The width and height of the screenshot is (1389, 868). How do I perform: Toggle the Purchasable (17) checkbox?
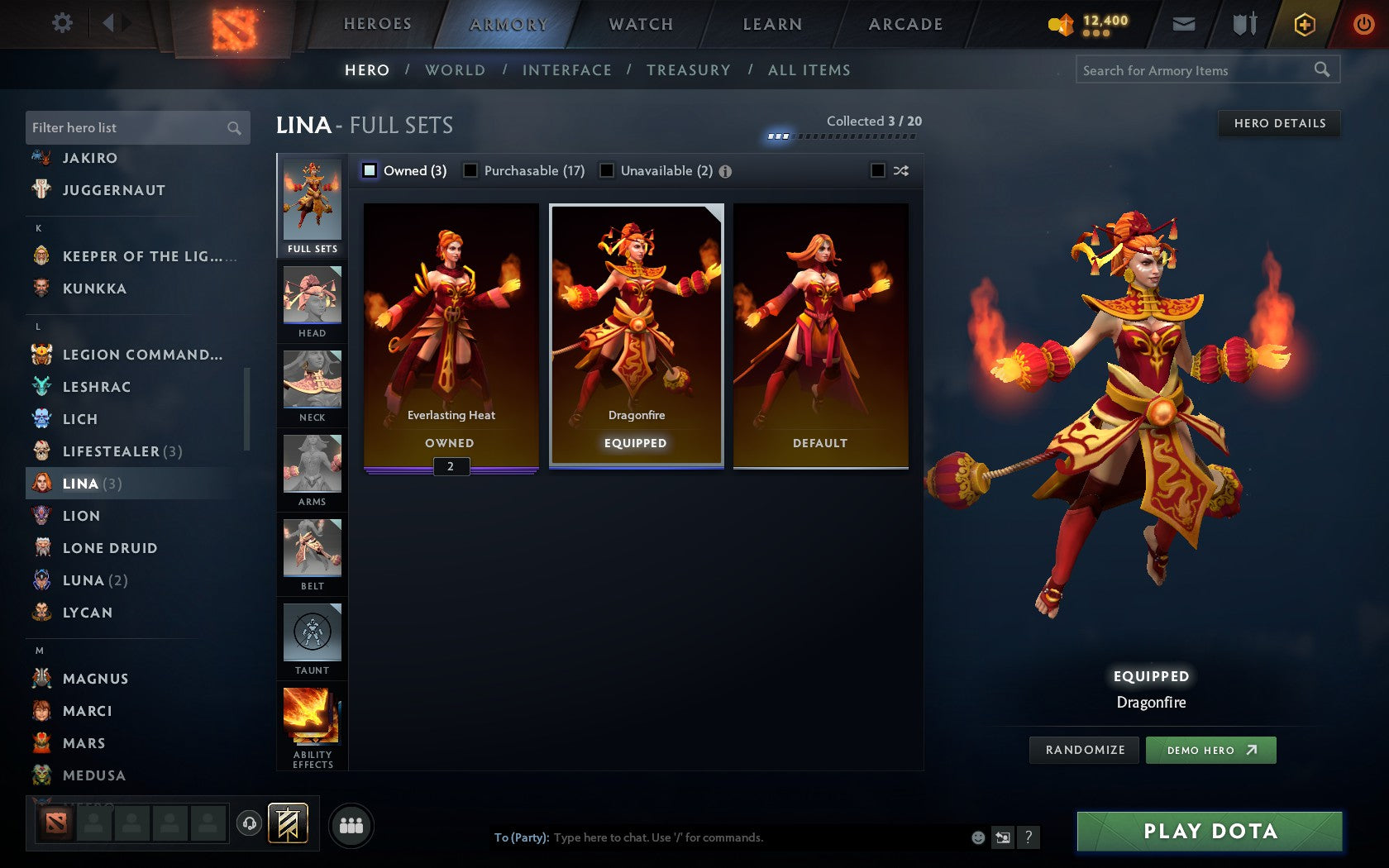471,170
